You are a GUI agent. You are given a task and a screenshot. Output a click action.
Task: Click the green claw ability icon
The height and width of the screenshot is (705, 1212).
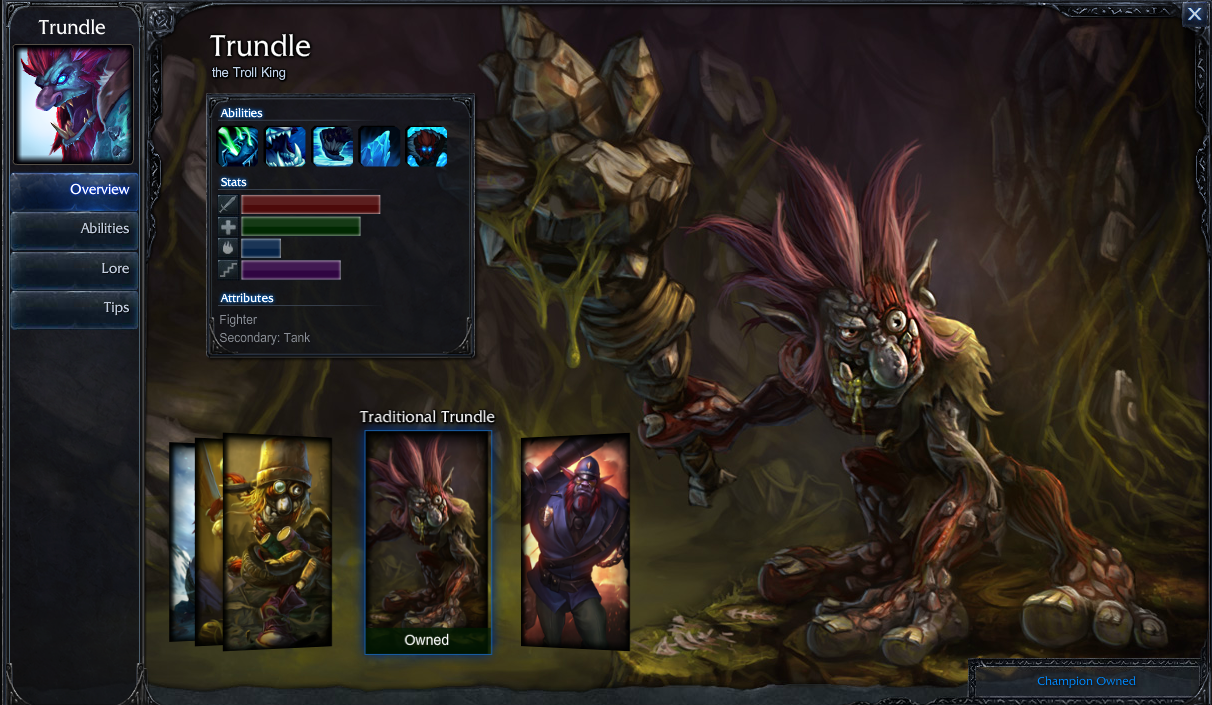pos(238,147)
